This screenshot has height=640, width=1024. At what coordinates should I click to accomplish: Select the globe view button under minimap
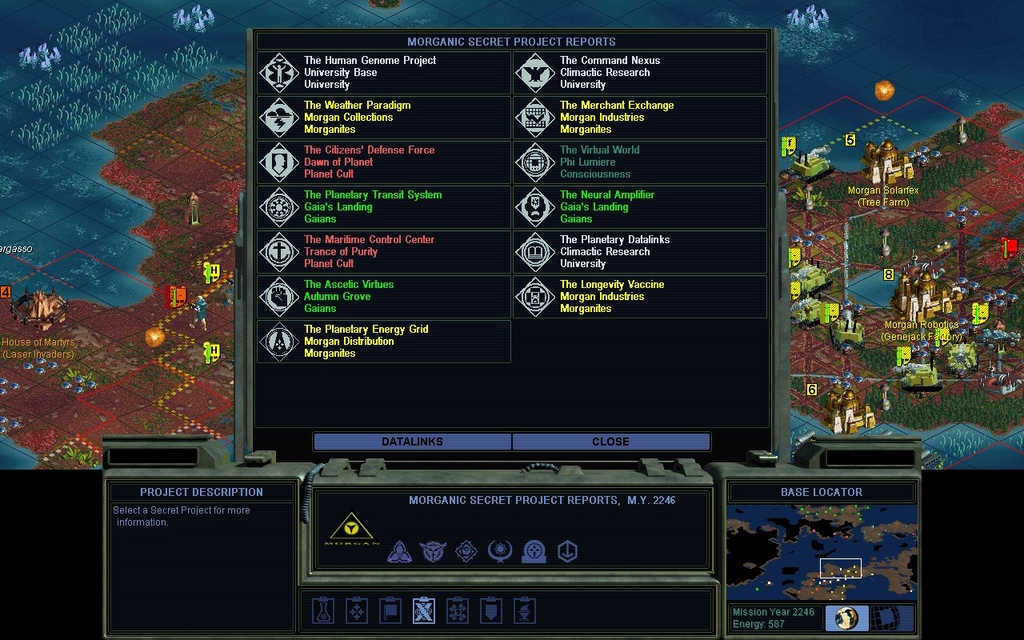[x=846, y=618]
